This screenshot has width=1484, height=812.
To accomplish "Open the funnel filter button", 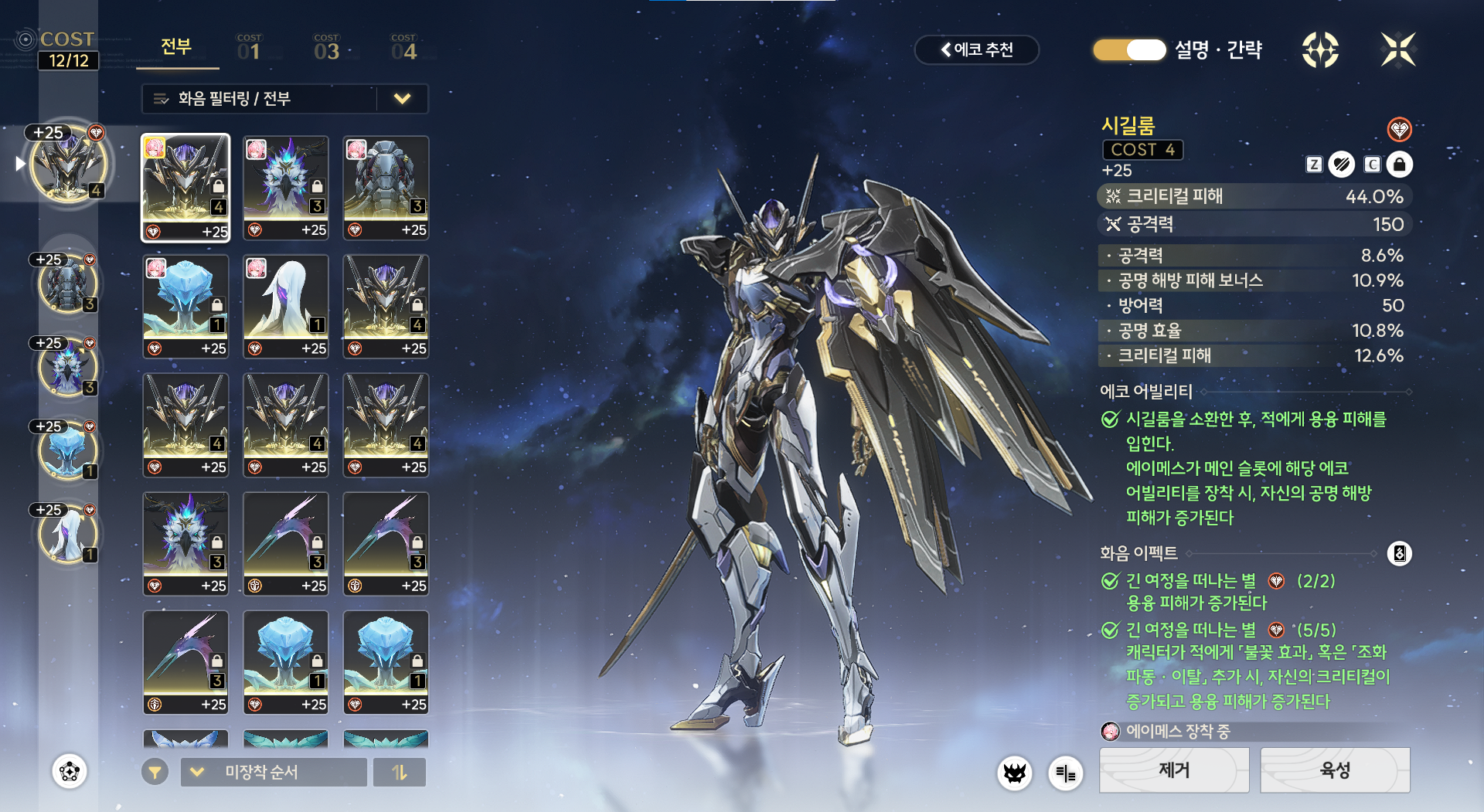I will pyautogui.click(x=155, y=772).
